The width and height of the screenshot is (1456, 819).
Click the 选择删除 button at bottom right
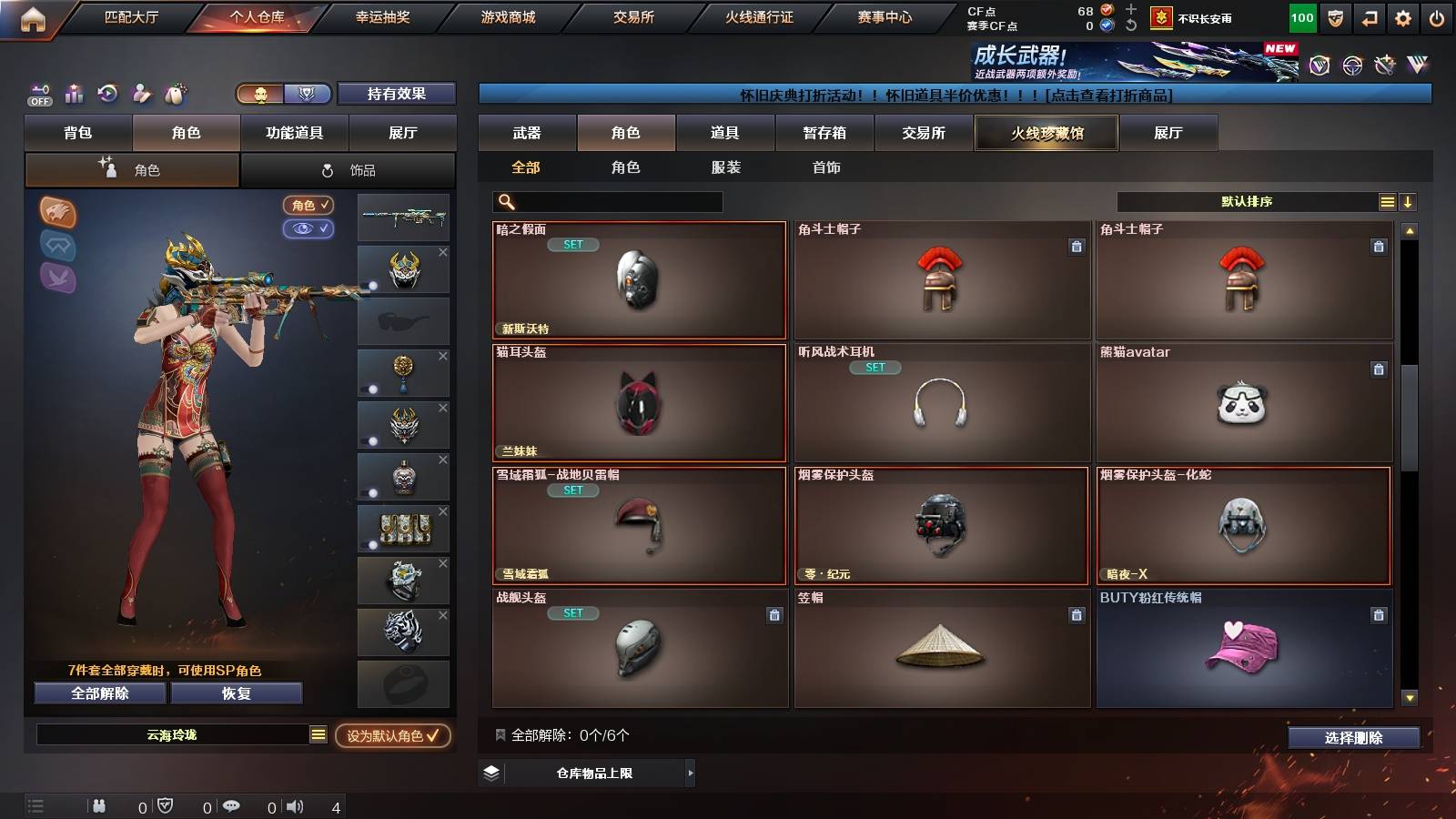1353,738
